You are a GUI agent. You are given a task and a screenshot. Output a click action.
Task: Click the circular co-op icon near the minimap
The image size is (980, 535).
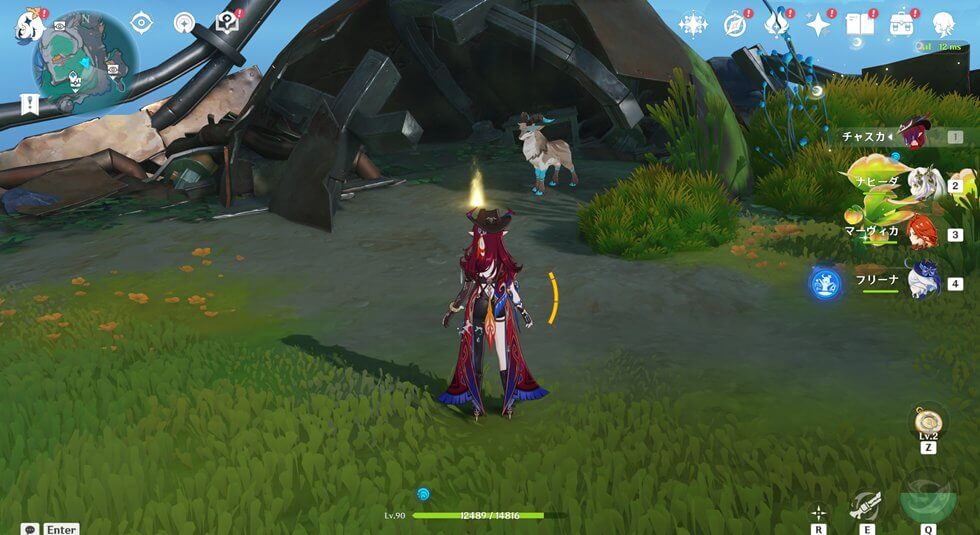tap(184, 23)
